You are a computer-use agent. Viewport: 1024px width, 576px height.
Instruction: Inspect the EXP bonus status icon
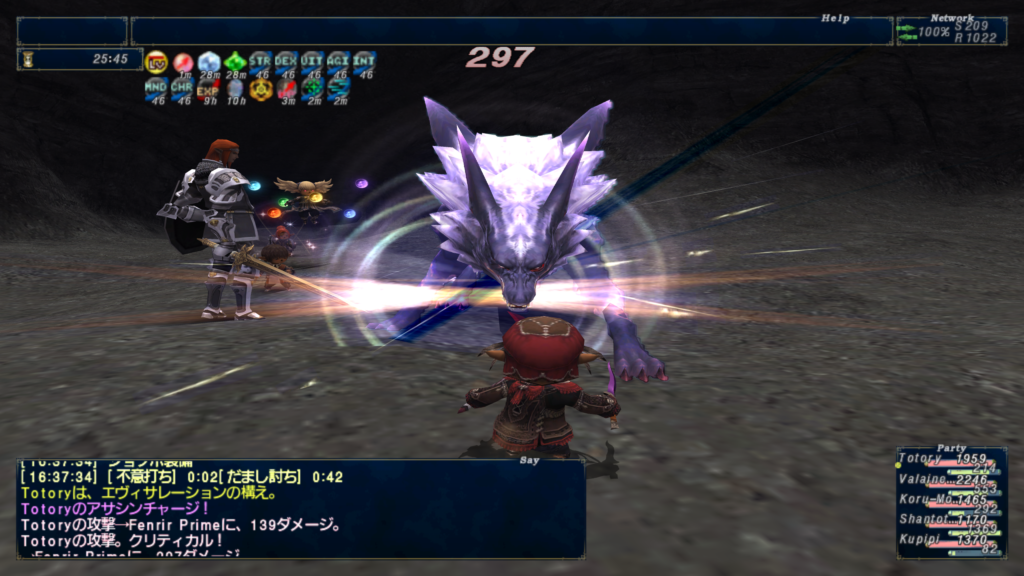click(x=208, y=89)
